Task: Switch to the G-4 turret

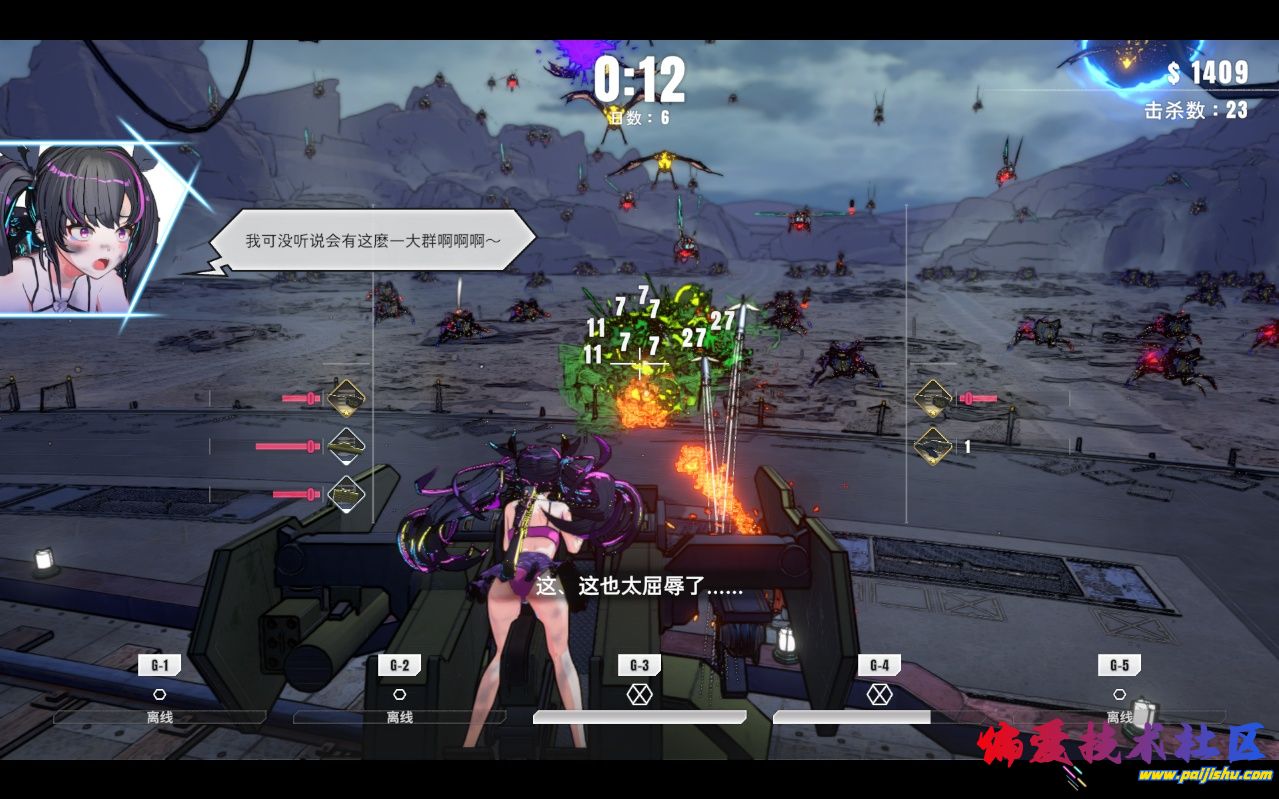Action: point(879,692)
